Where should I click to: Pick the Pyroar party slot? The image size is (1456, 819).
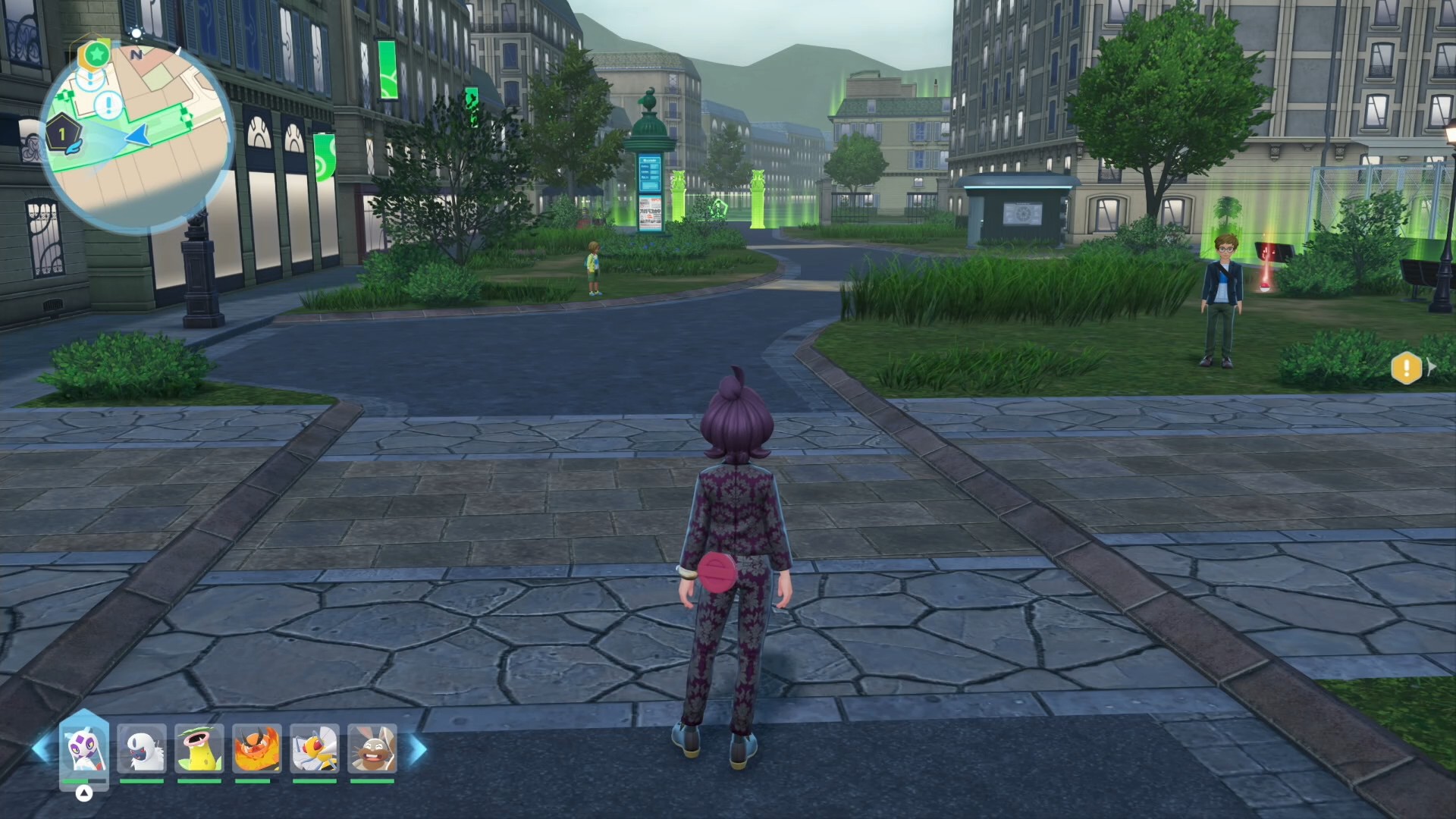coord(257,748)
